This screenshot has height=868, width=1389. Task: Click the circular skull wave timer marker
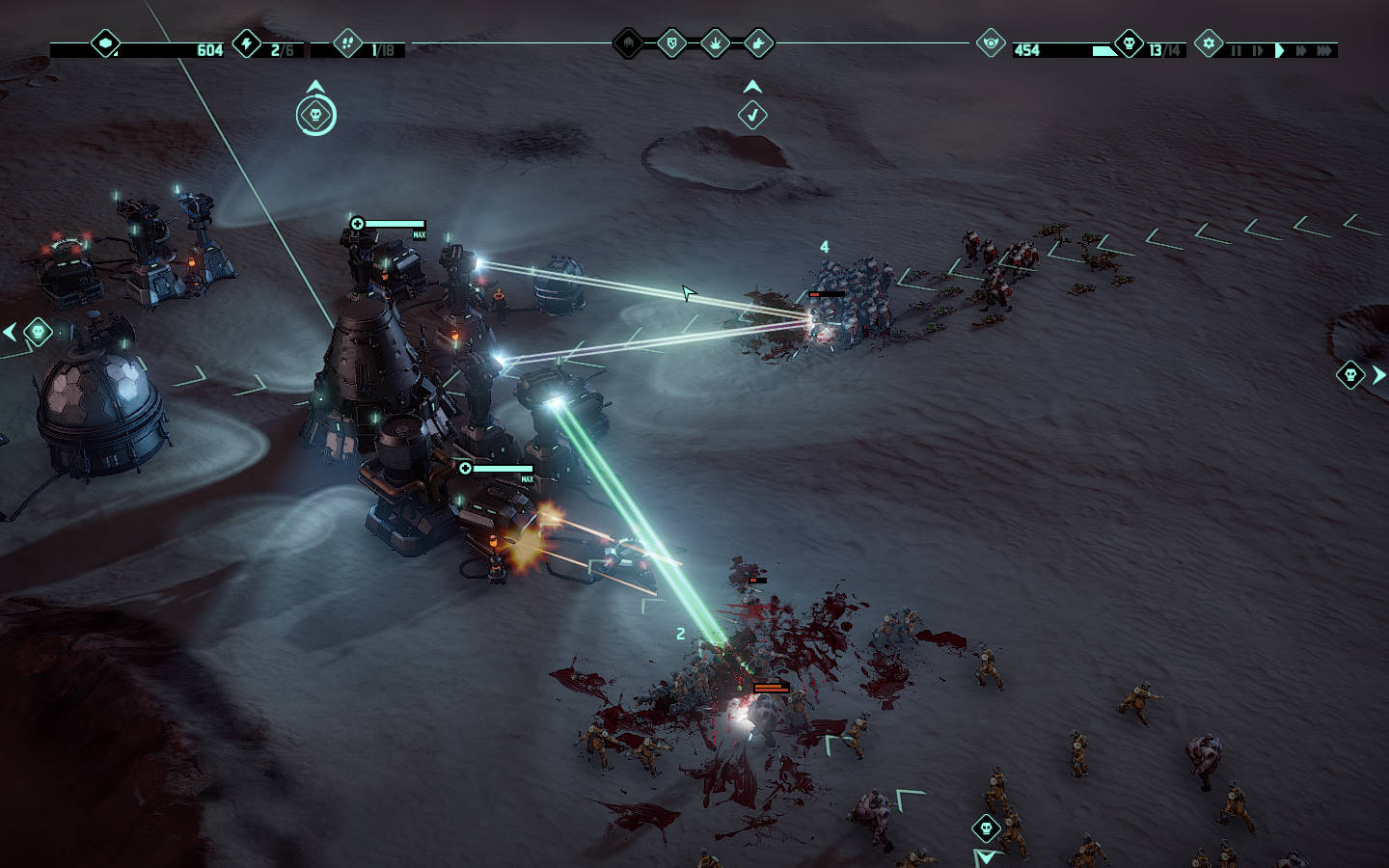pos(315,116)
